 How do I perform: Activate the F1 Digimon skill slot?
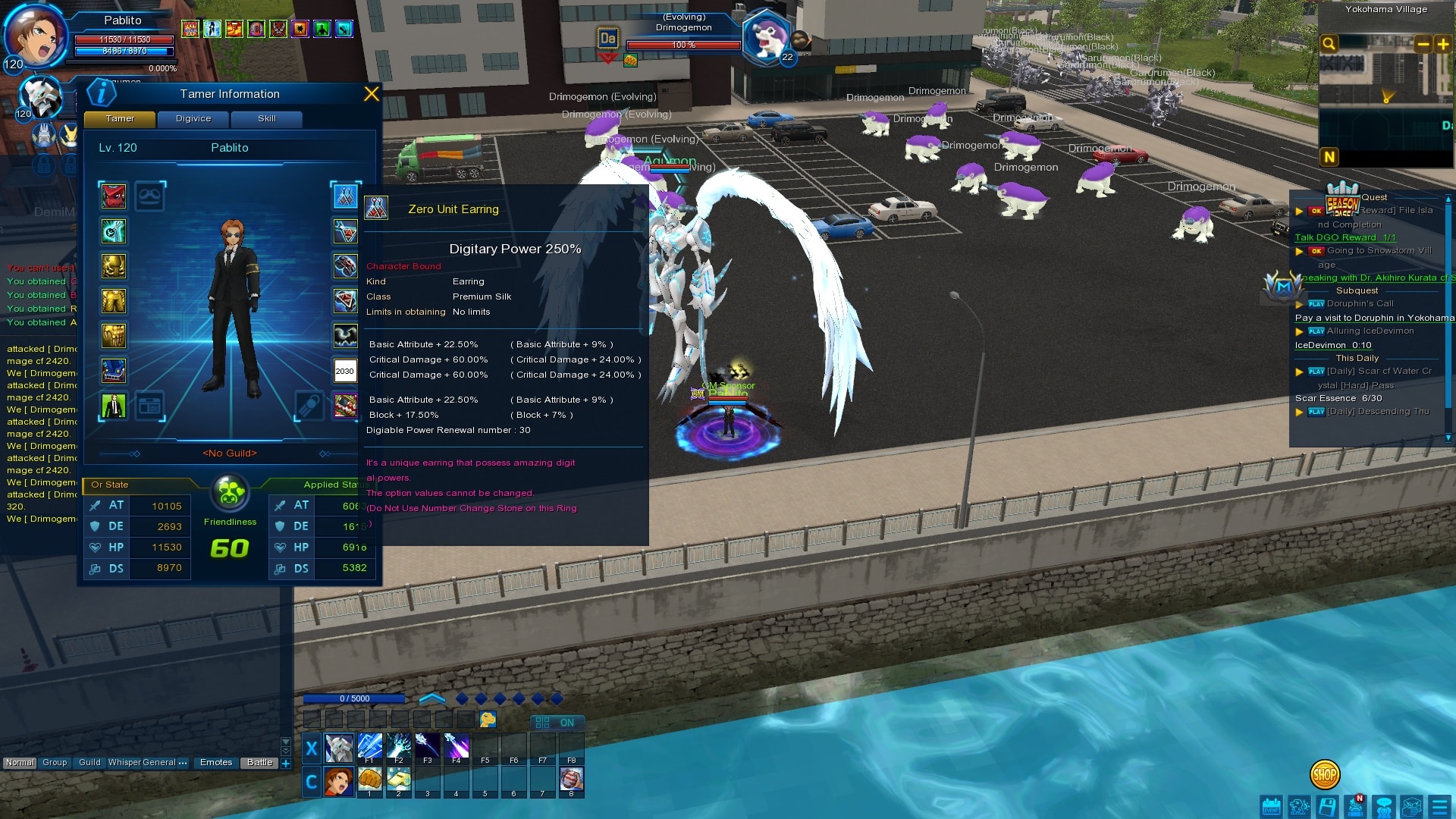pyautogui.click(x=369, y=748)
